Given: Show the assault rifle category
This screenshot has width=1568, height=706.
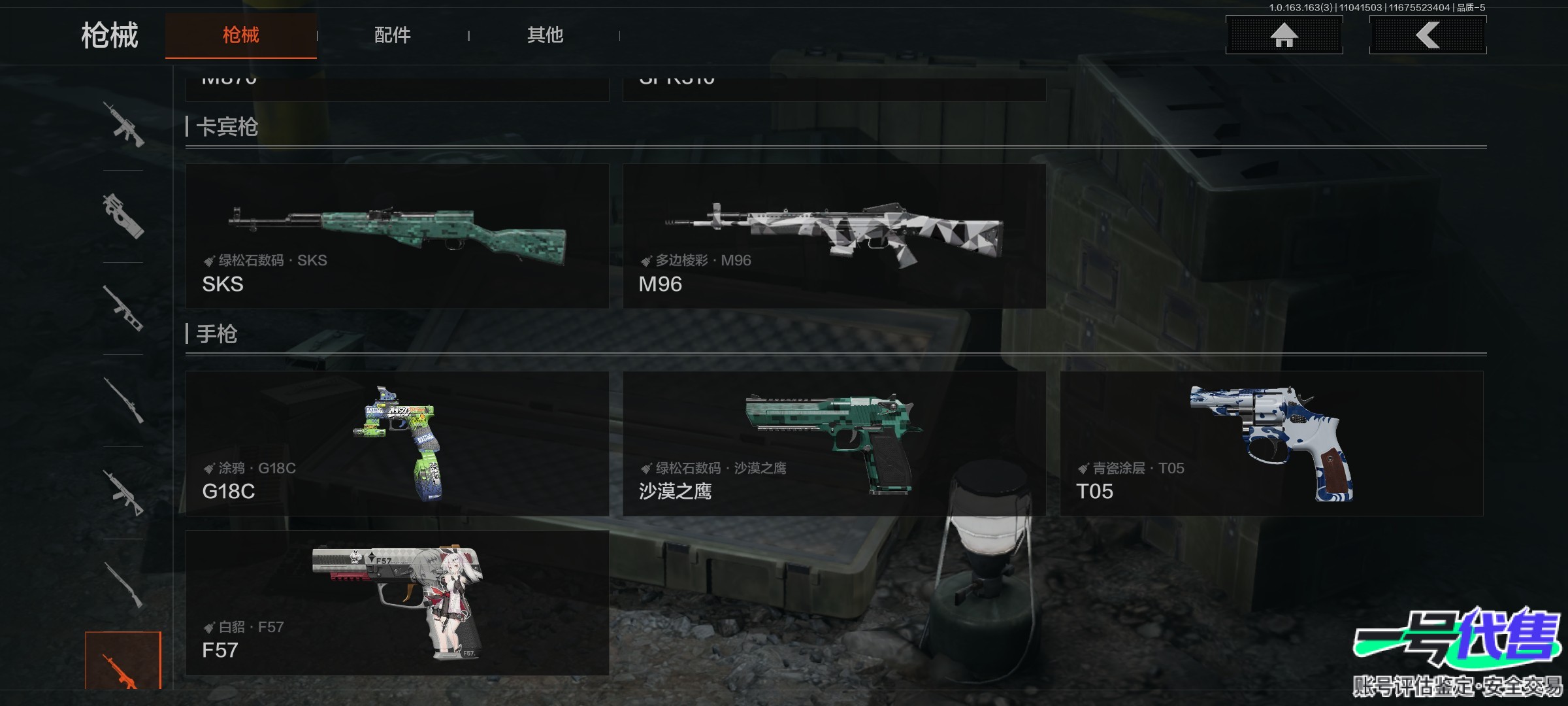Looking at the screenshot, I should 123,124.
